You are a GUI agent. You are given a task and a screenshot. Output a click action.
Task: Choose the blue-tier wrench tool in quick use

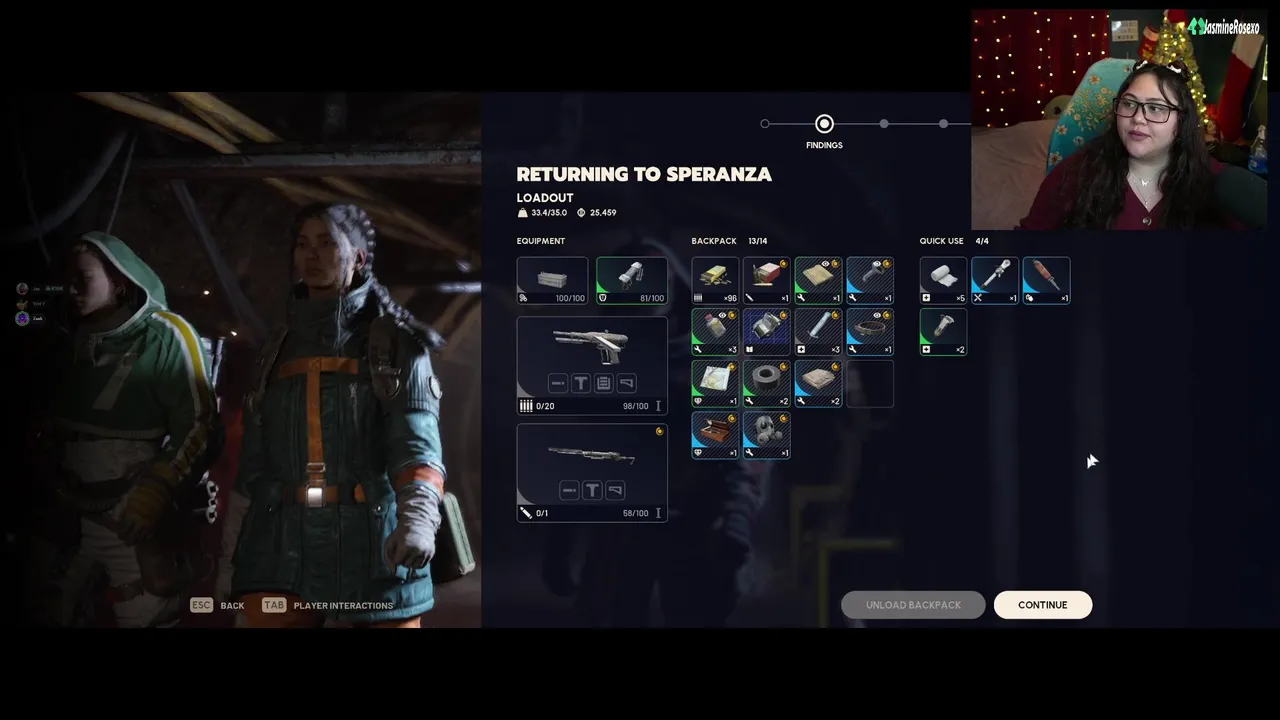click(x=995, y=280)
